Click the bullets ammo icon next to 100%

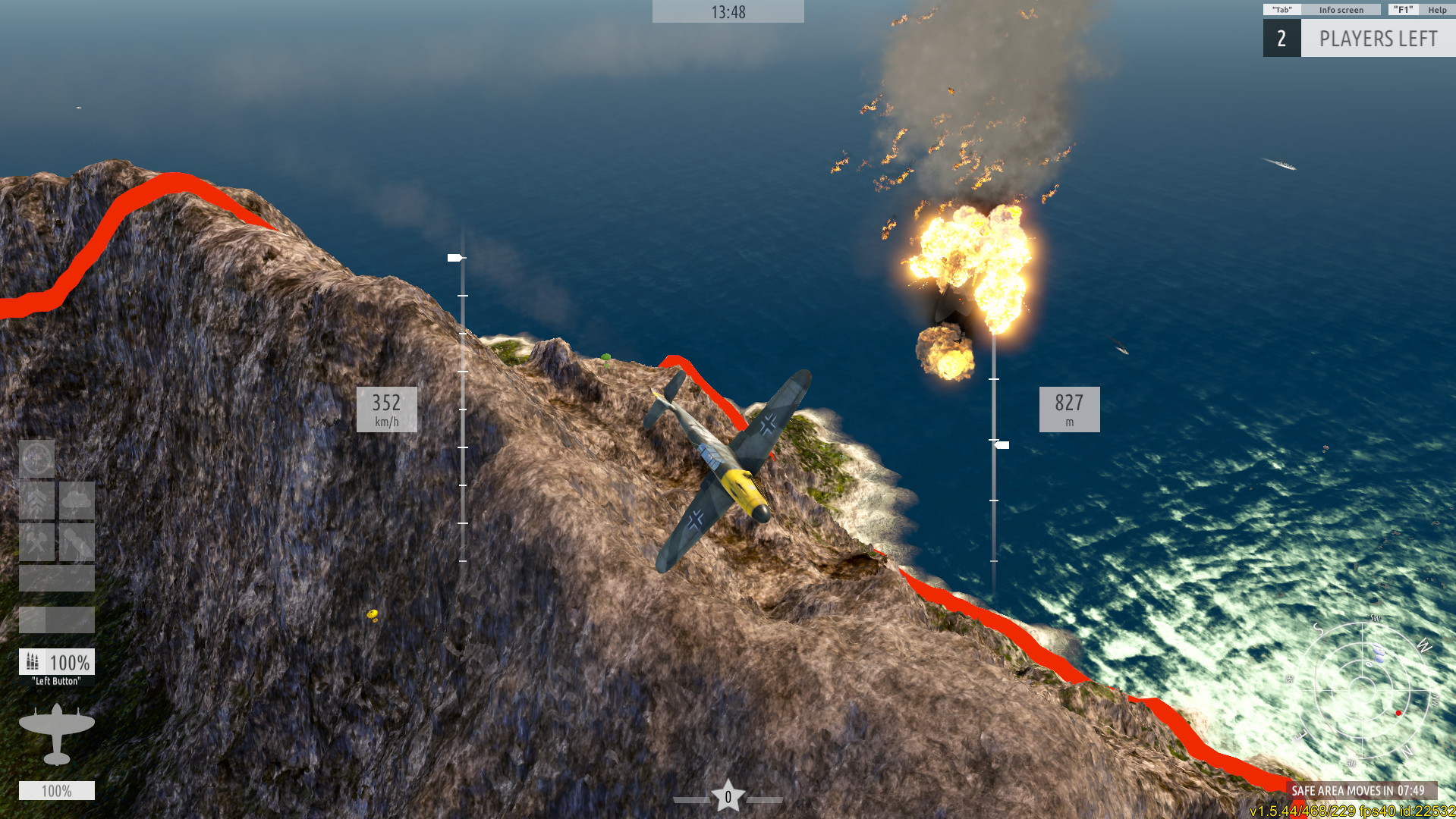point(32,661)
